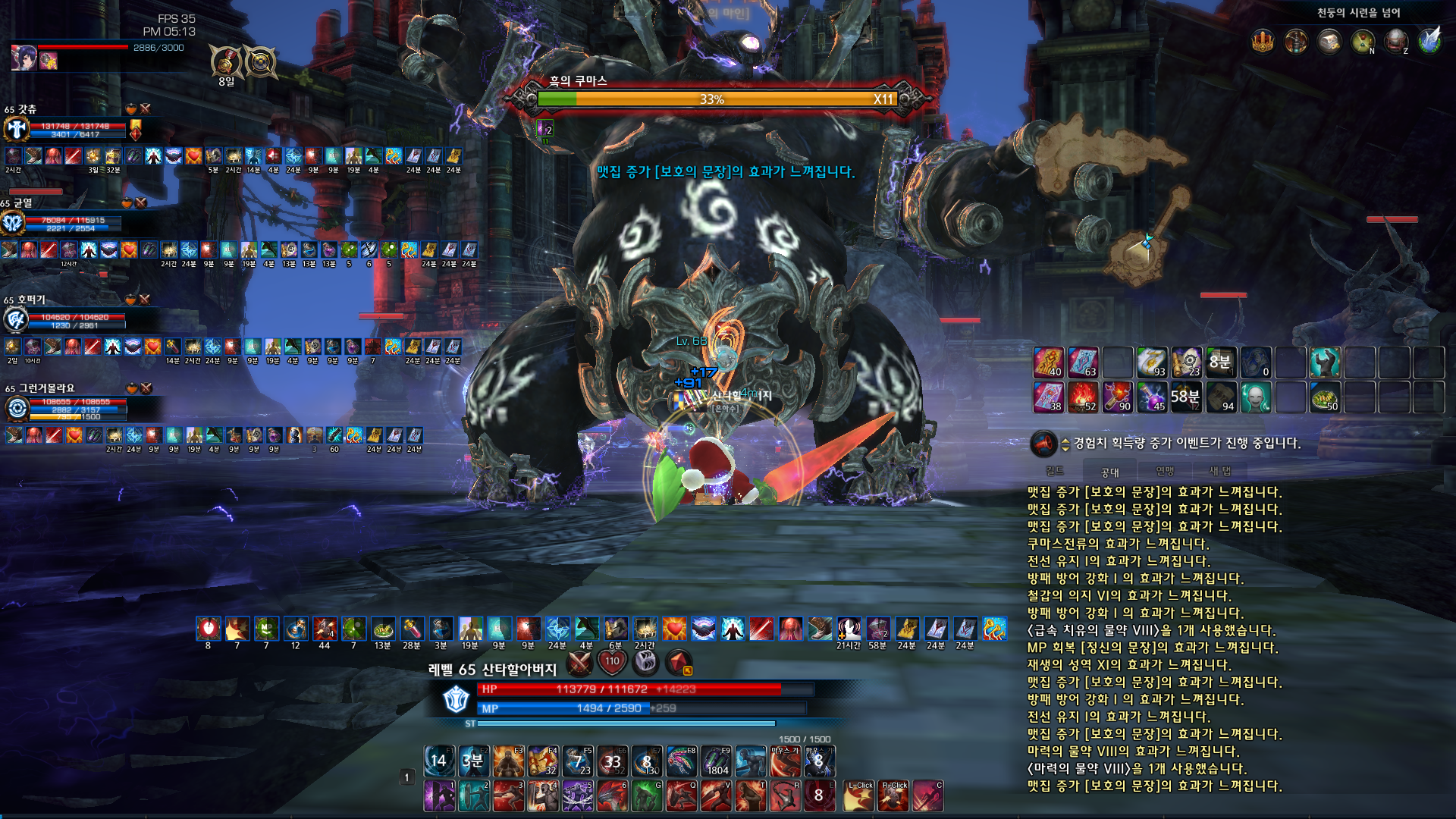Open the treasure chest icon

click(x=1329, y=41)
